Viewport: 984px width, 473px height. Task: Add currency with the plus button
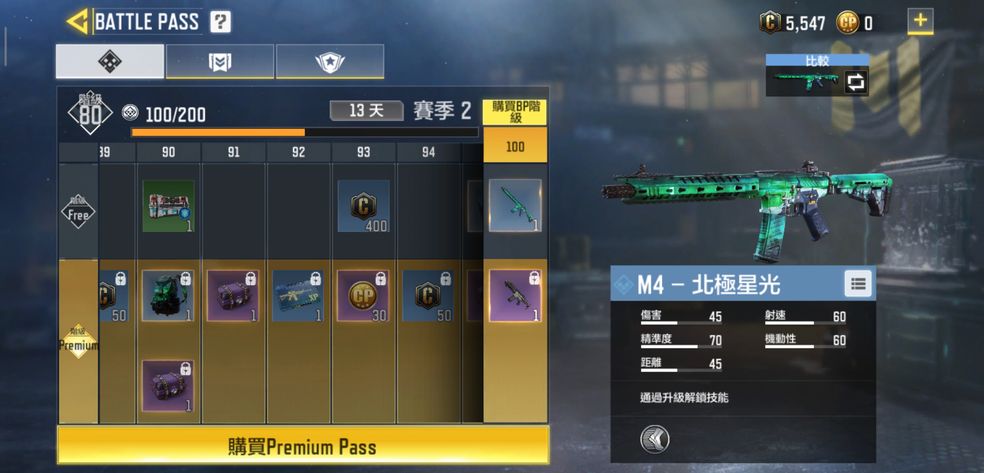pyautogui.click(x=920, y=21)
